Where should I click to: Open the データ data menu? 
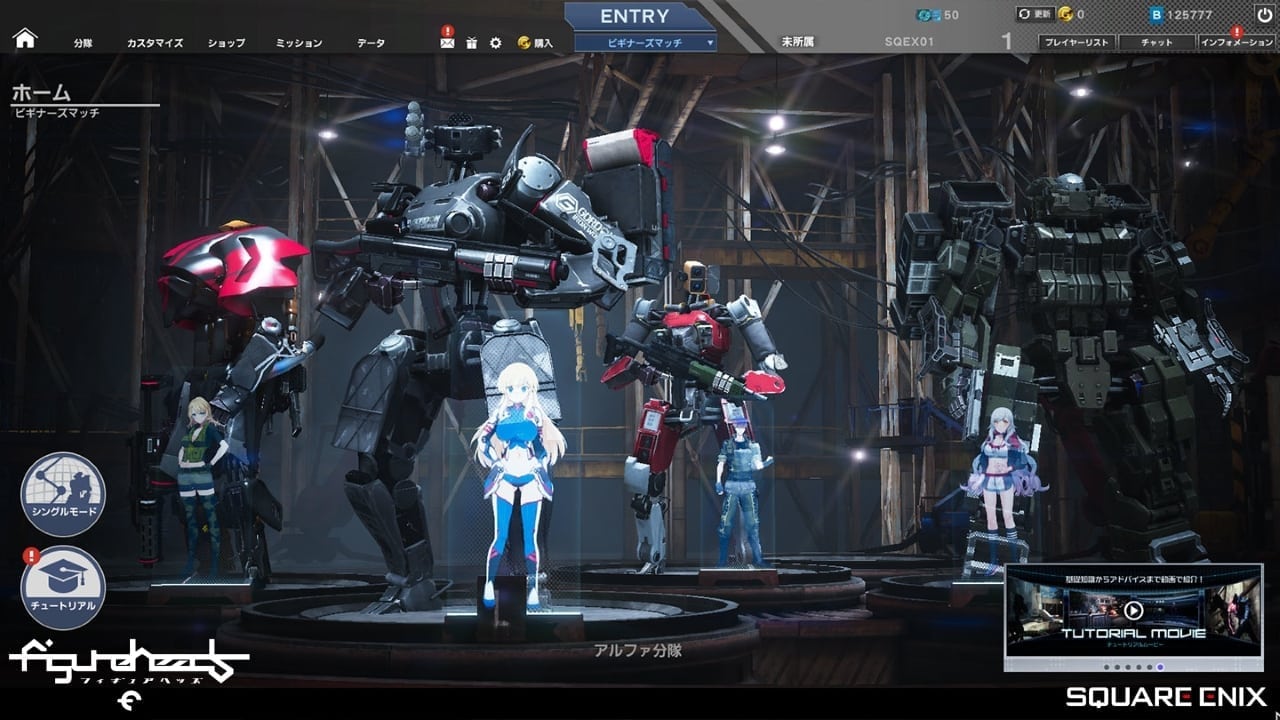371,43
